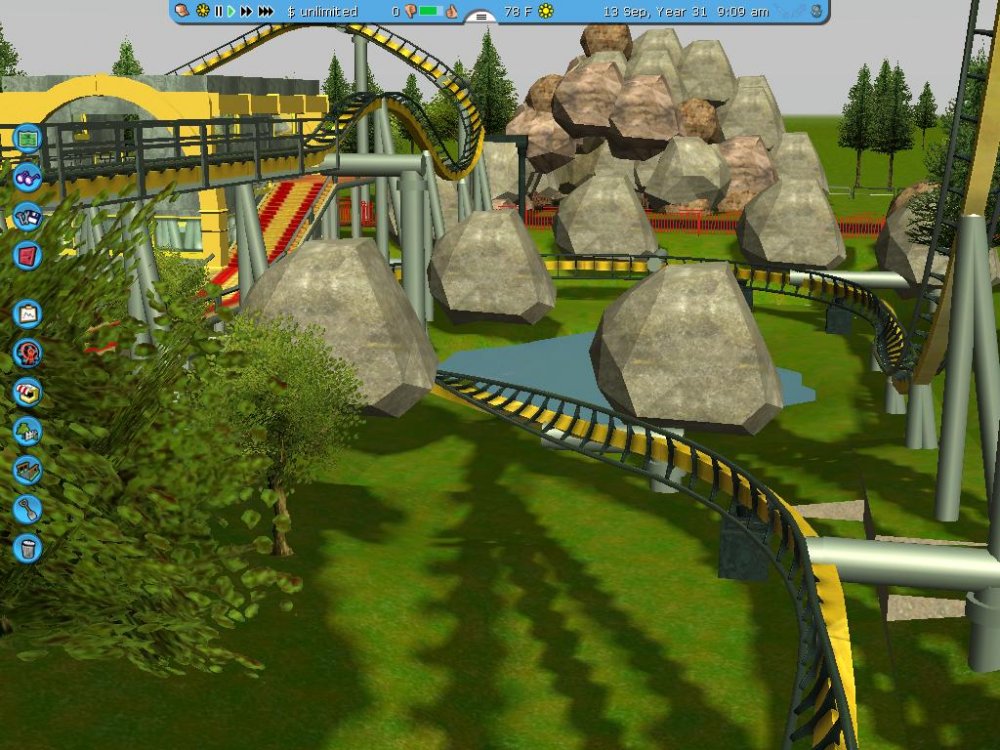
Task: Expand the top status bar pull-down tab
Action: point(481,17)
